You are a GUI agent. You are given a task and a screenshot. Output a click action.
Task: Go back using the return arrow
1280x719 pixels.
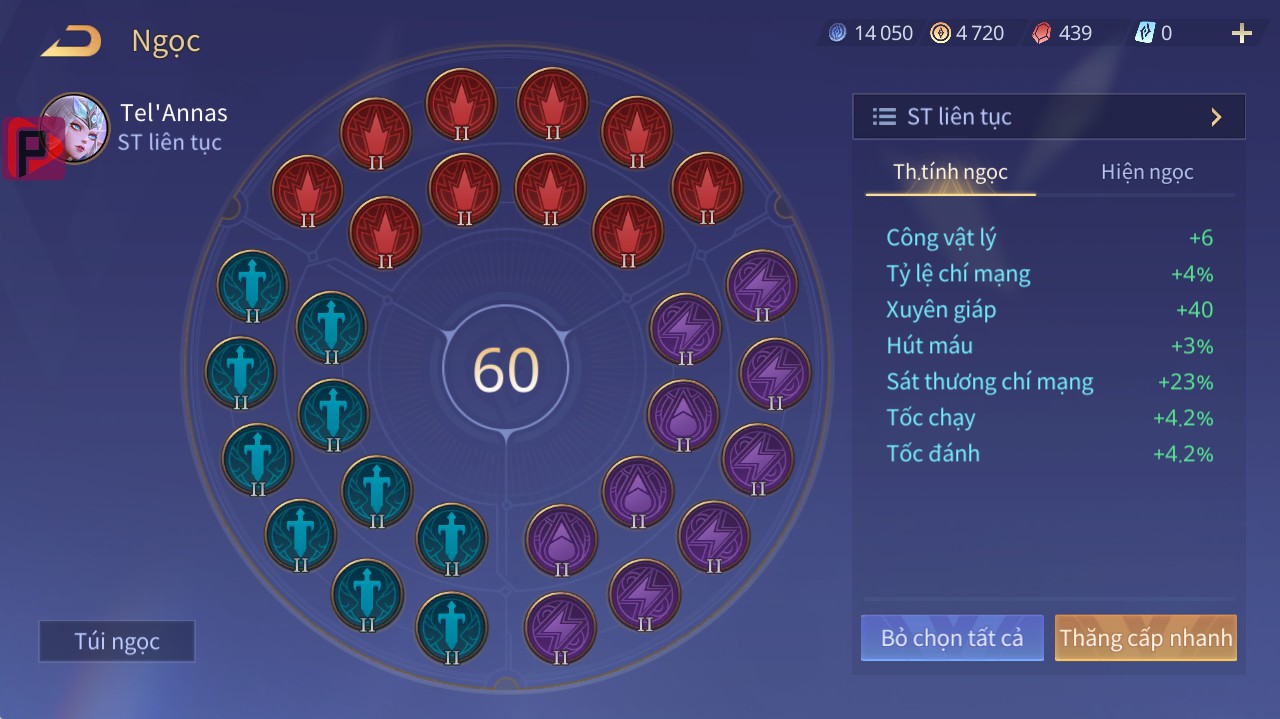click(71, 41)
